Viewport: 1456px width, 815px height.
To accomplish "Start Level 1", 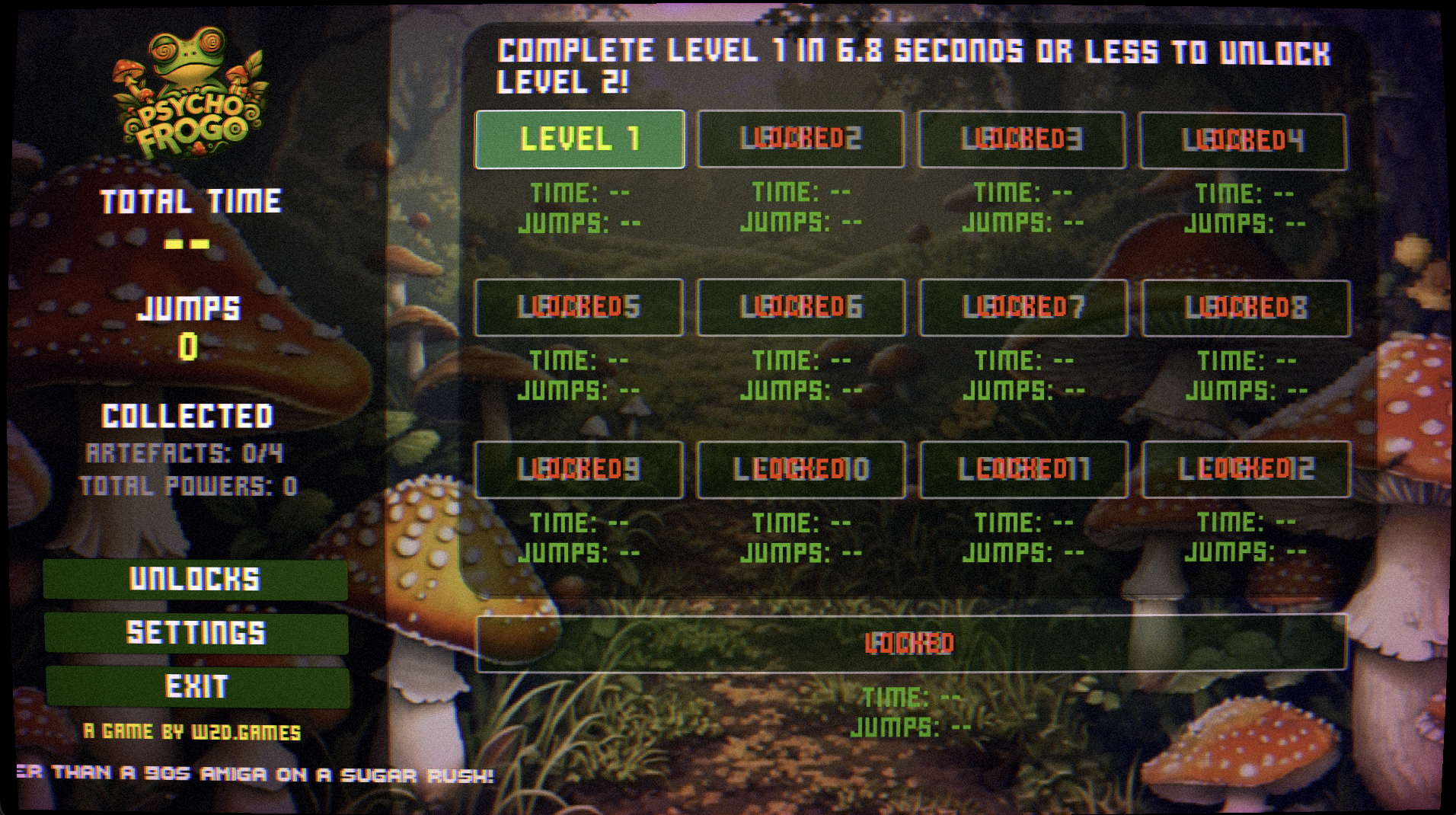I will (x=580, y=139).
